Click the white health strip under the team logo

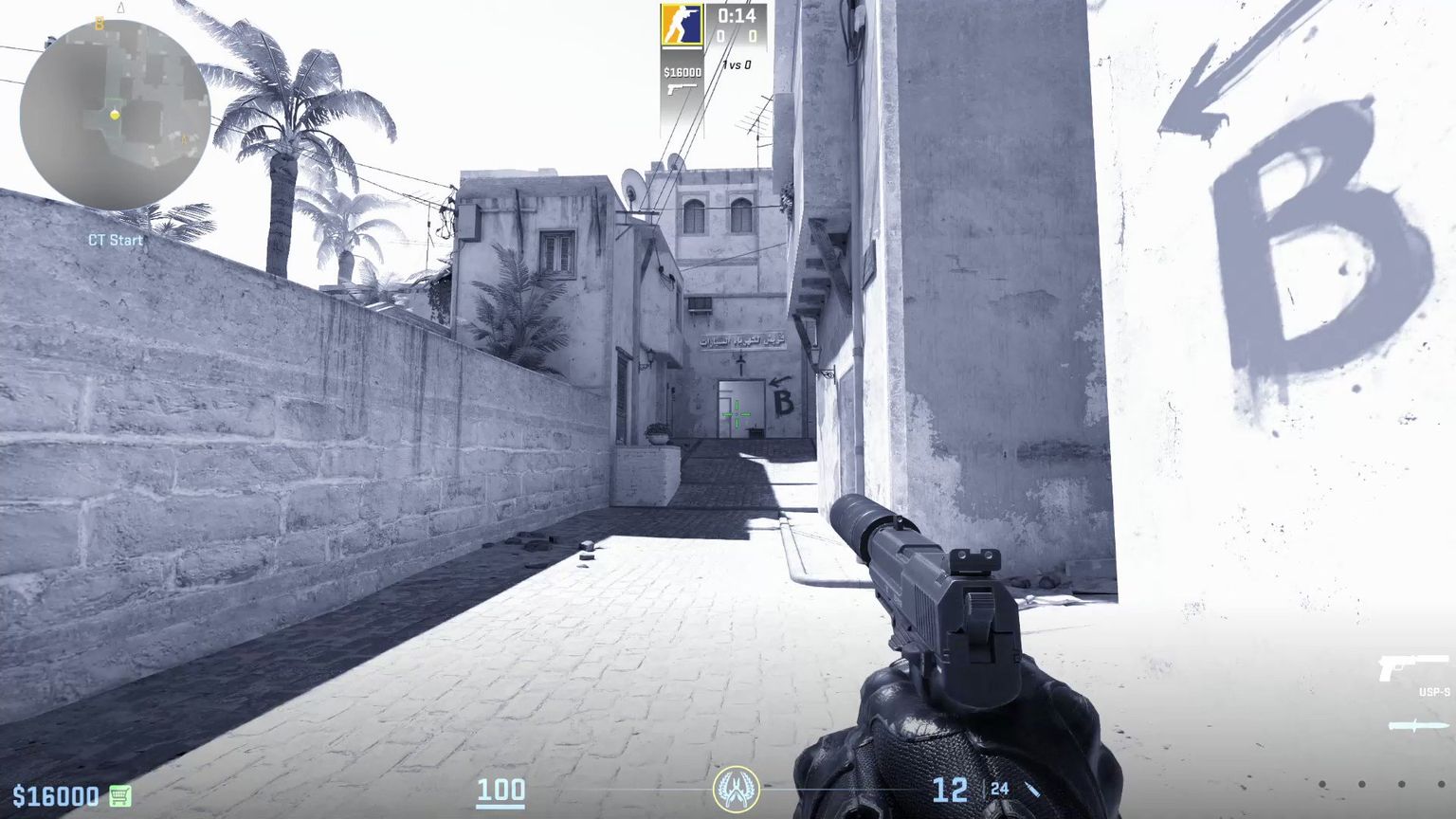[681, 47]
